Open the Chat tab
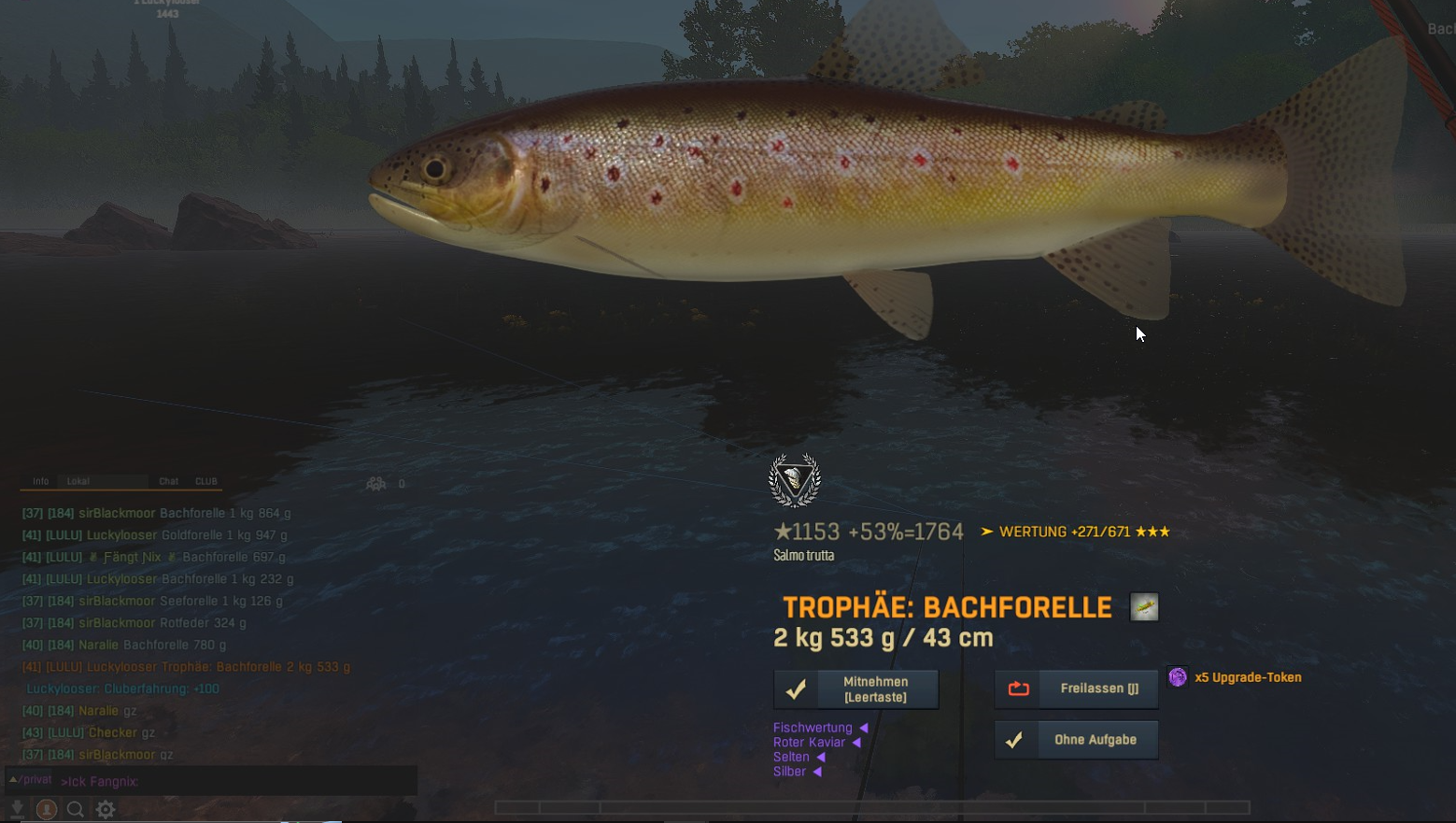The width and height of the screenshot is (1456, 823). click(x=168, y=481)
